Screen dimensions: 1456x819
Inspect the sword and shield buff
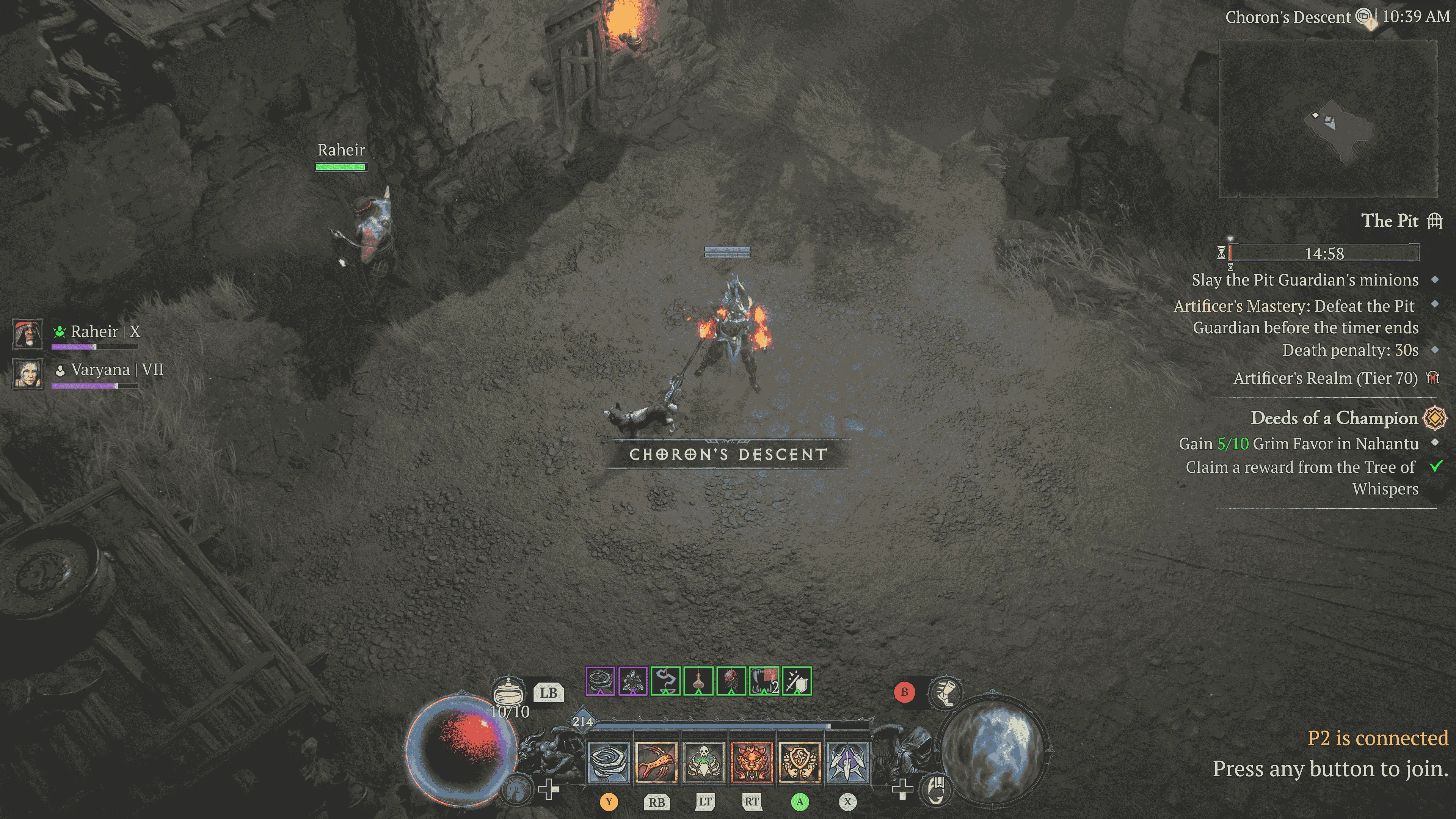tap(797, 681)
